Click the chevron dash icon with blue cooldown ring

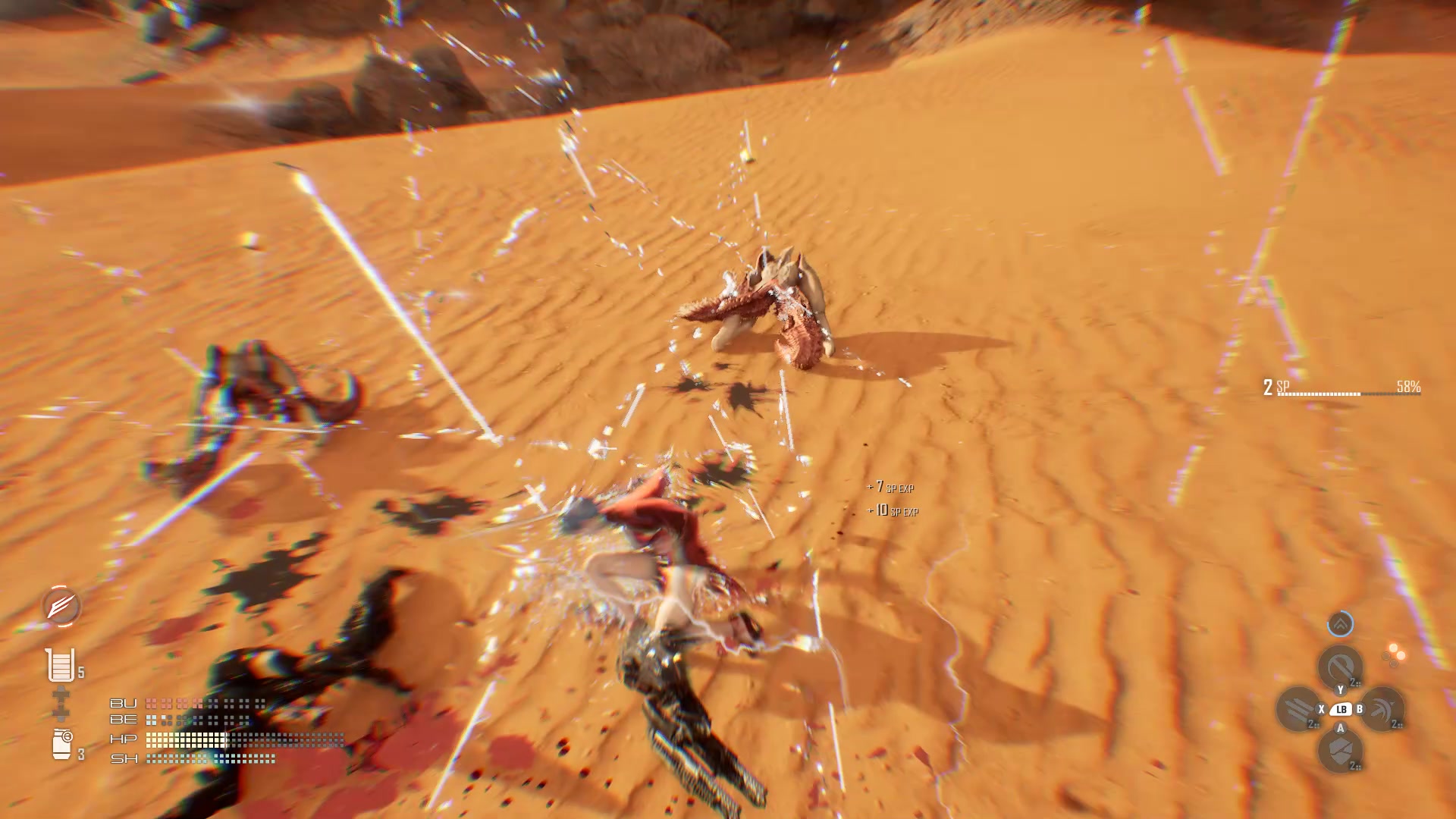coord(1340,624)
